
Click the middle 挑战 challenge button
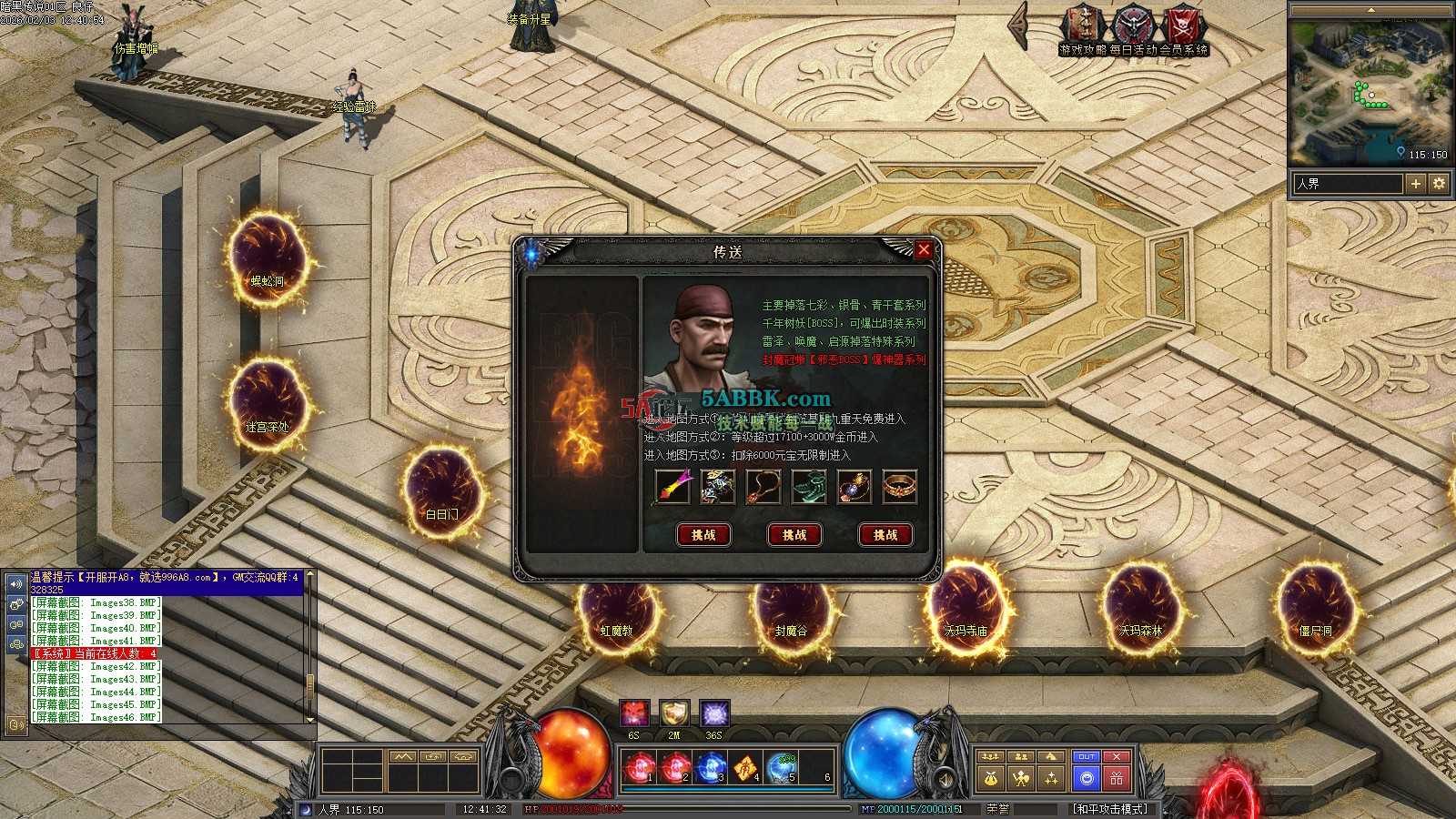pyautogui.click(x=794, y=535)
